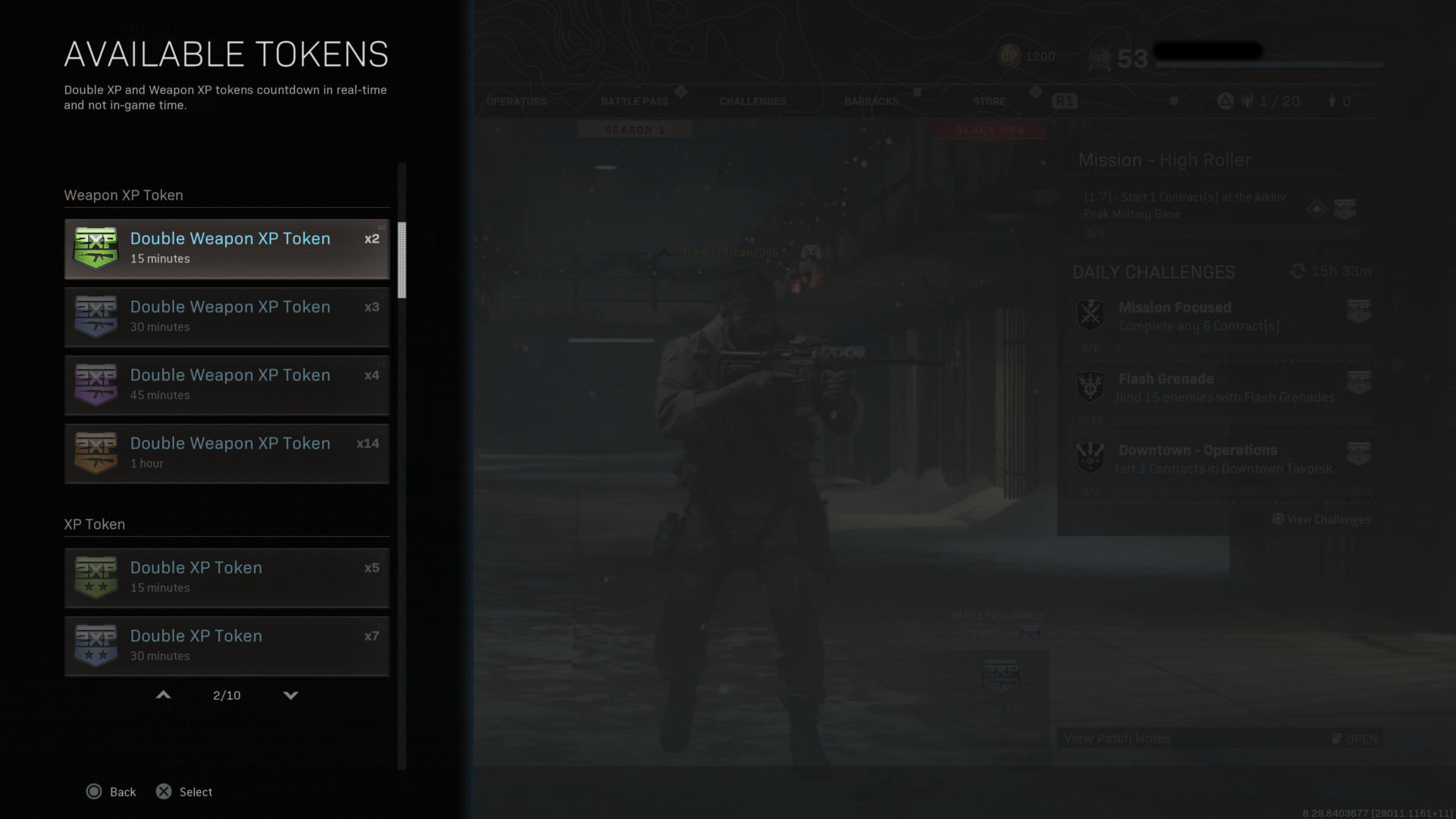Screen dimensions: 1456x819
Task: Go to the Barracks tab
Action: coord(871,102)
